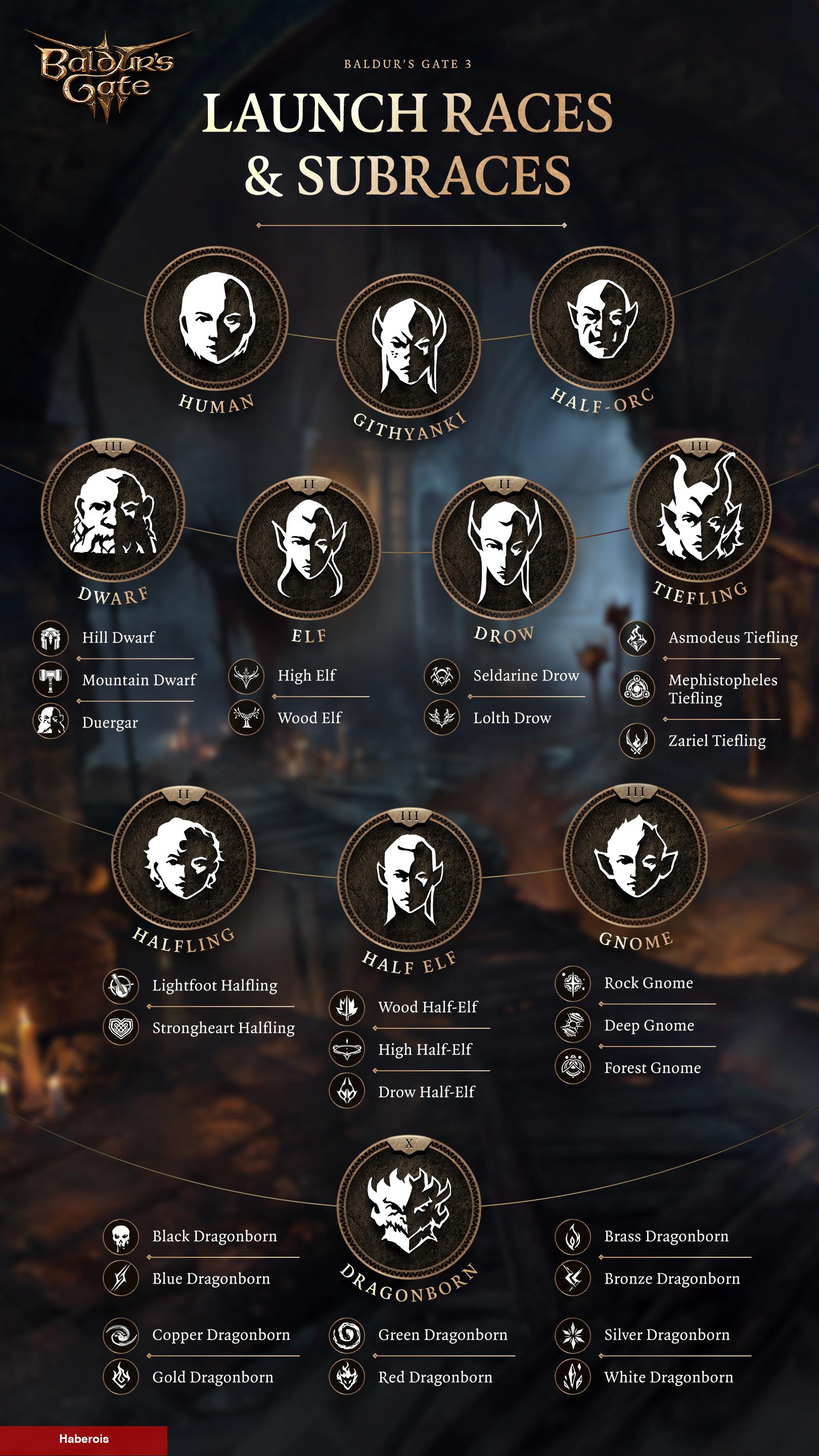The image size is (819, 1456).
Task: Pick the Lolth Drow subrace icon
Action: [x=441, y=718]
